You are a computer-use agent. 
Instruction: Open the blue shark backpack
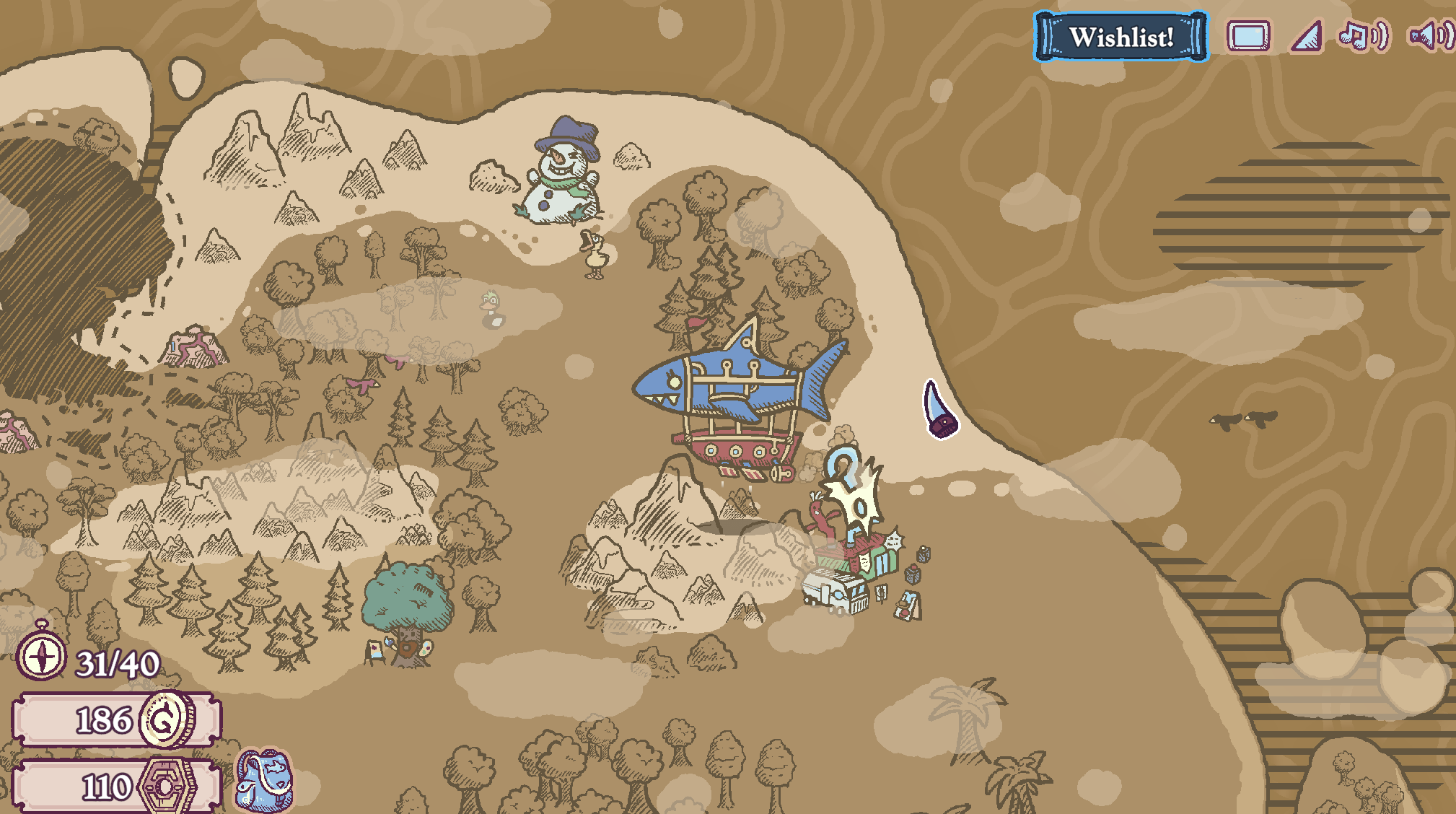pyautogui.click(x=264, y=780)
